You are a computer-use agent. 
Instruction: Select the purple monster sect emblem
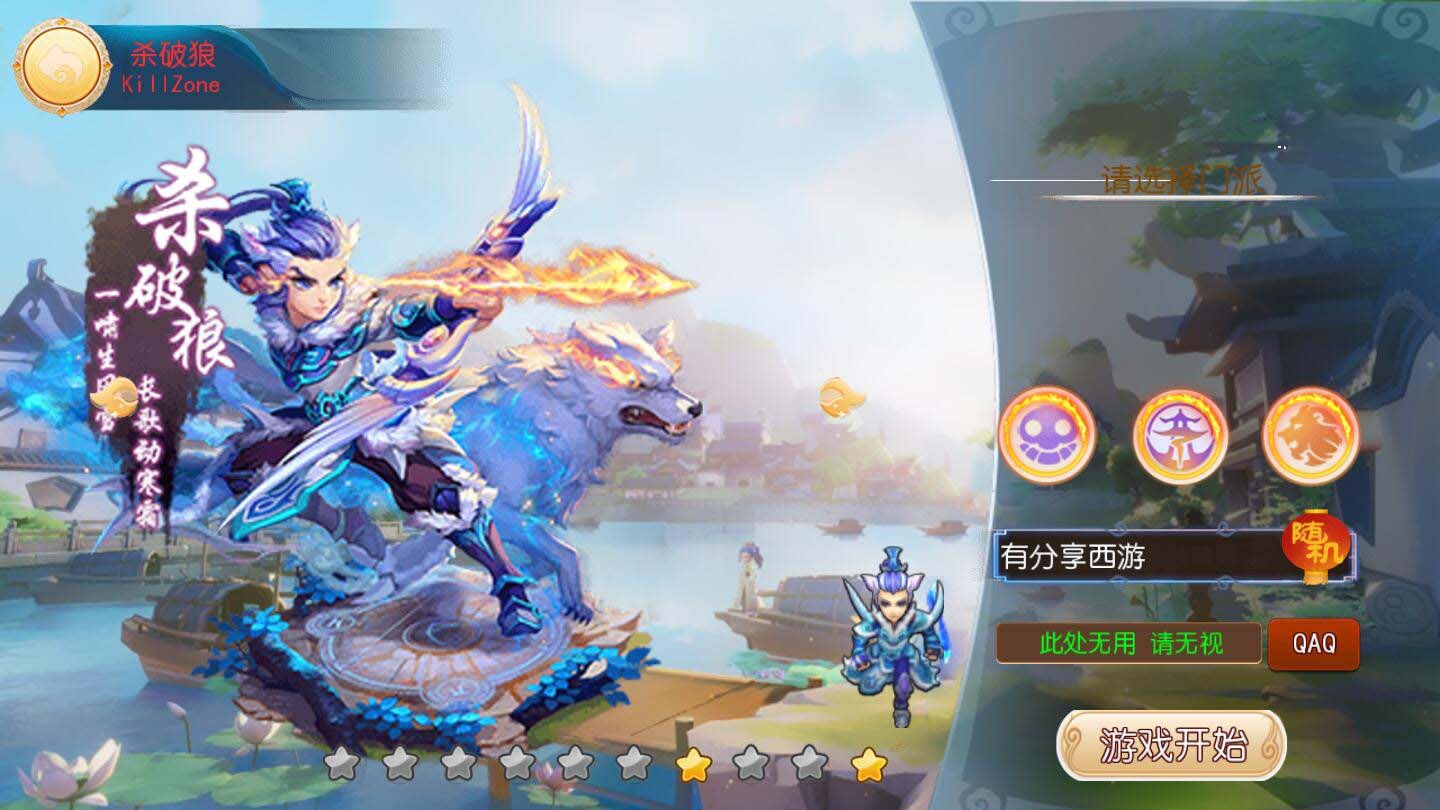tap(1048, 437)
